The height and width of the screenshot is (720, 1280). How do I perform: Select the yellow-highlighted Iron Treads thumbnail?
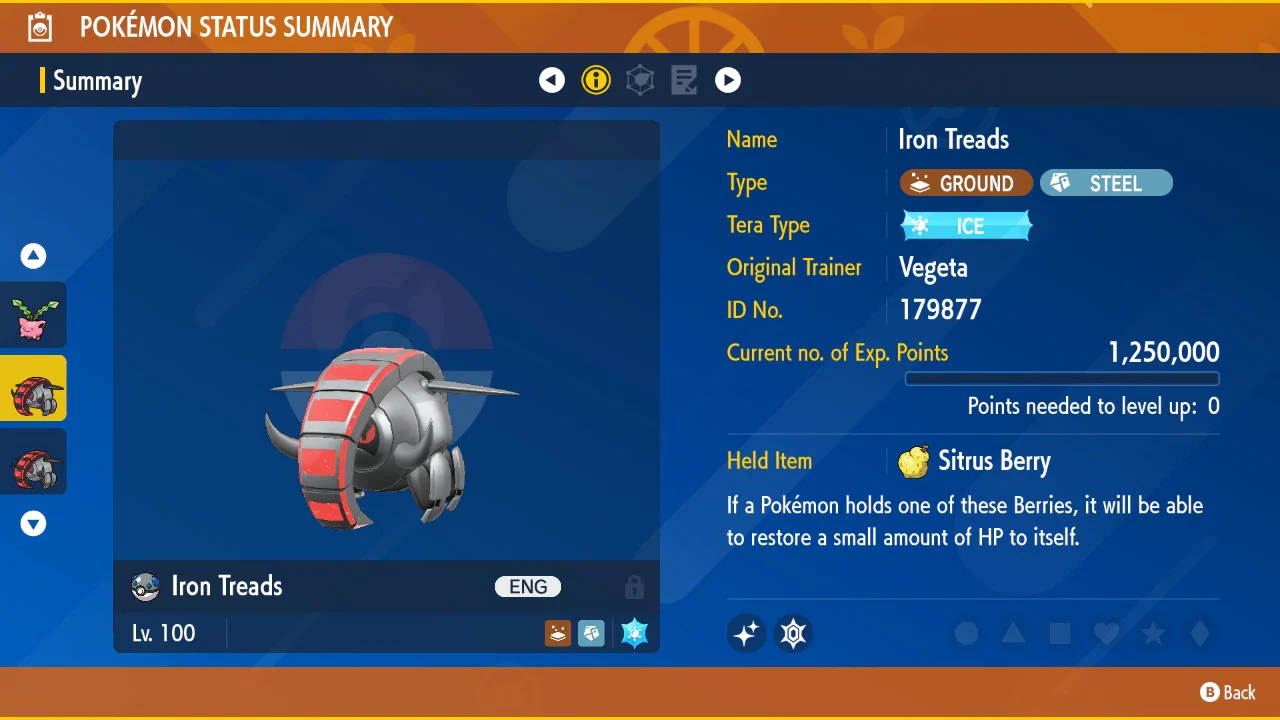coord(34,388)
